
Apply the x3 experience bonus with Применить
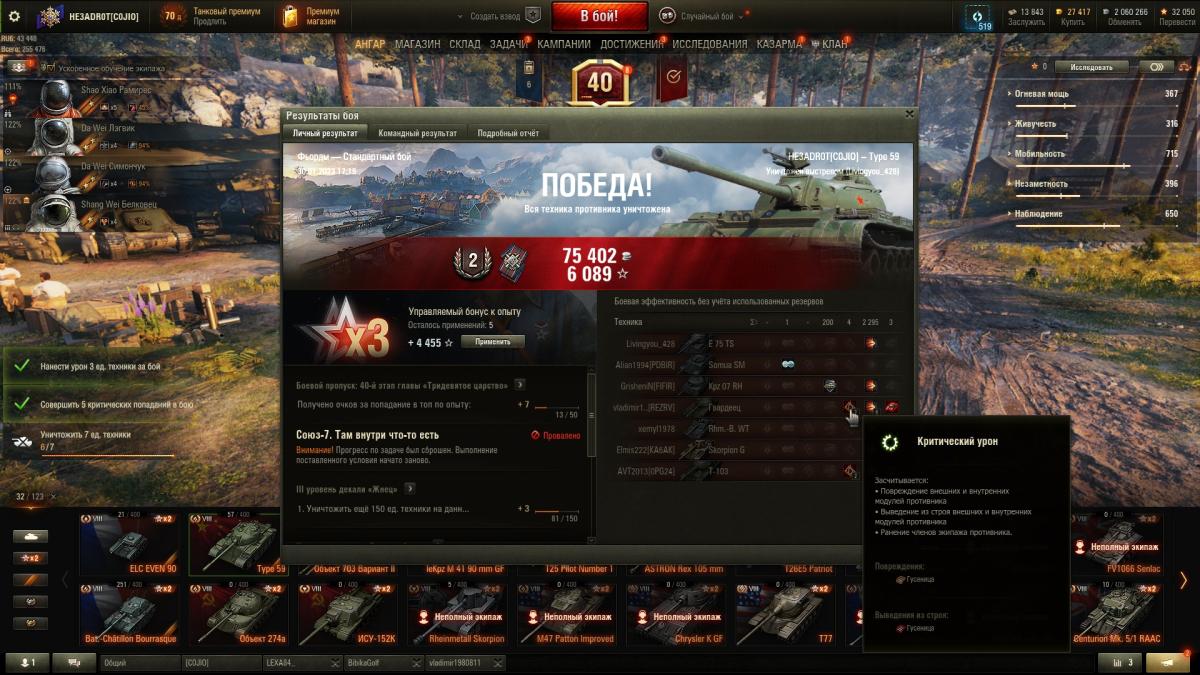(492, 342)
